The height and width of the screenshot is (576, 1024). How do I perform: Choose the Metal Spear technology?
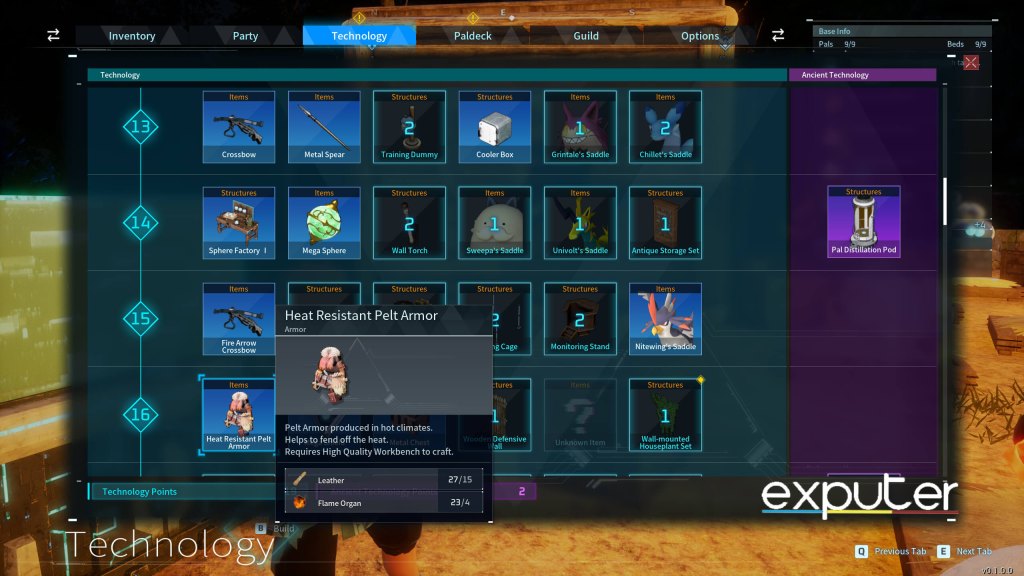point(324,127)
